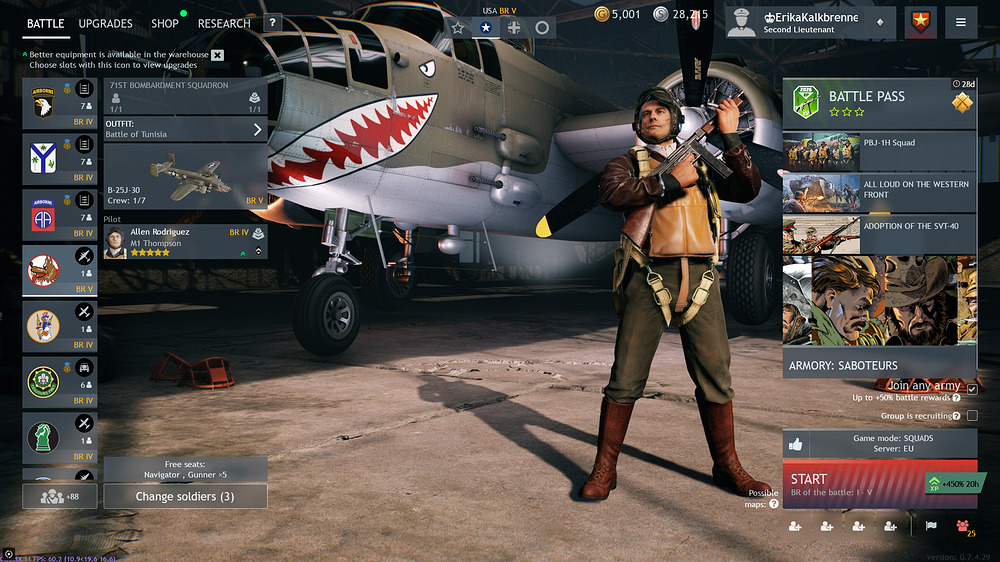Open the Shop tab

(165, 23)
